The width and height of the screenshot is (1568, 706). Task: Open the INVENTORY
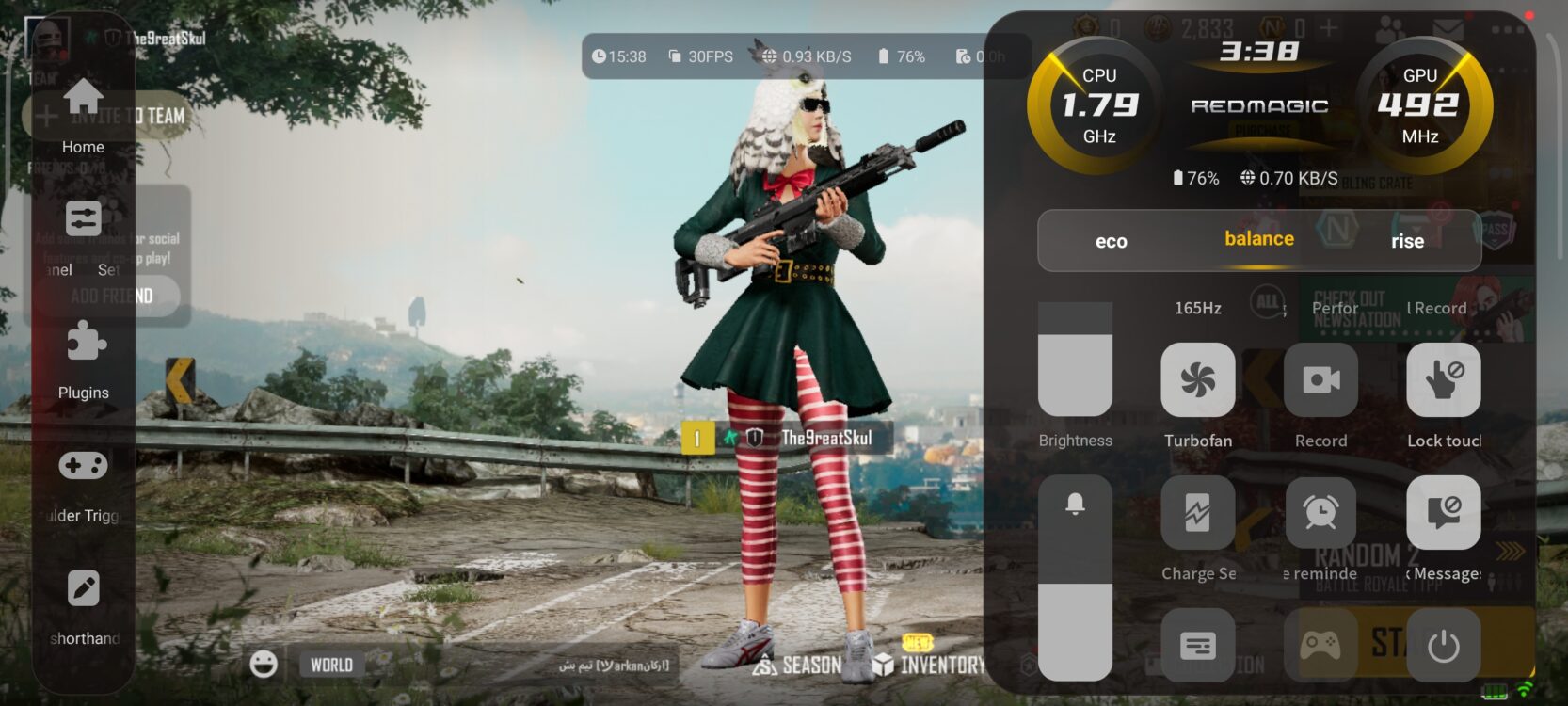[x=929, y=664]
